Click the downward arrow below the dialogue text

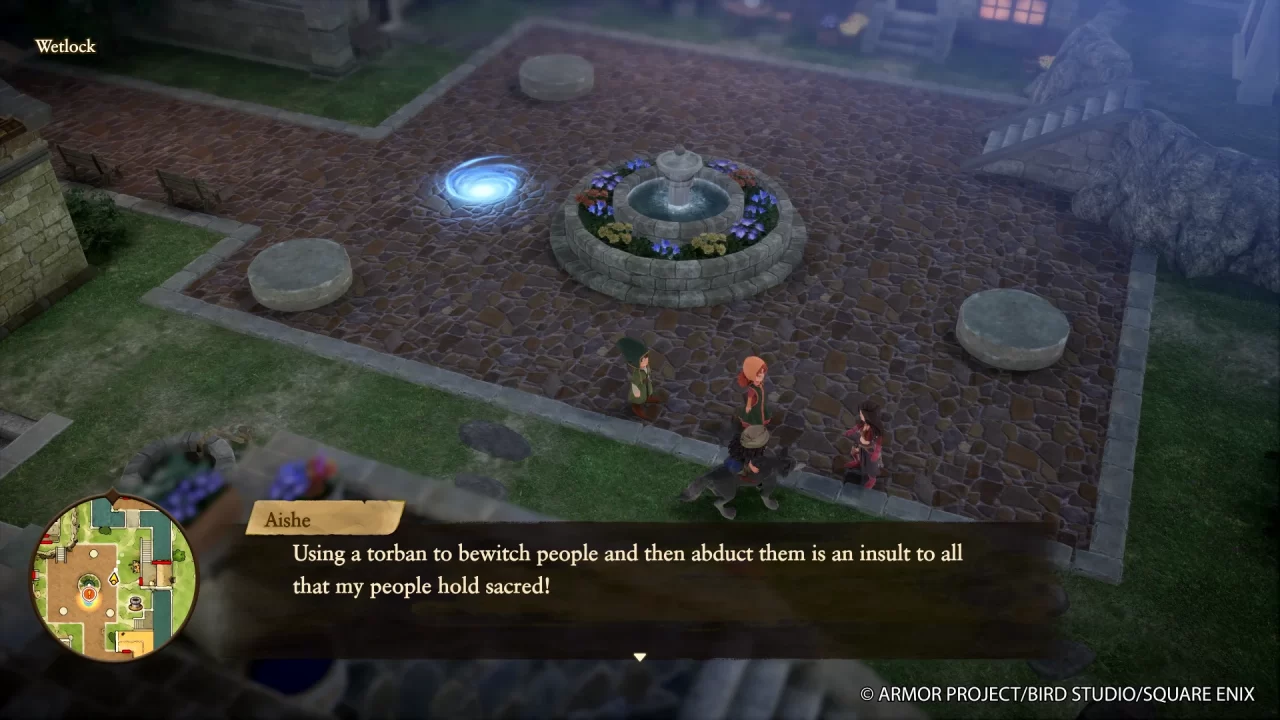pos(639,657)
